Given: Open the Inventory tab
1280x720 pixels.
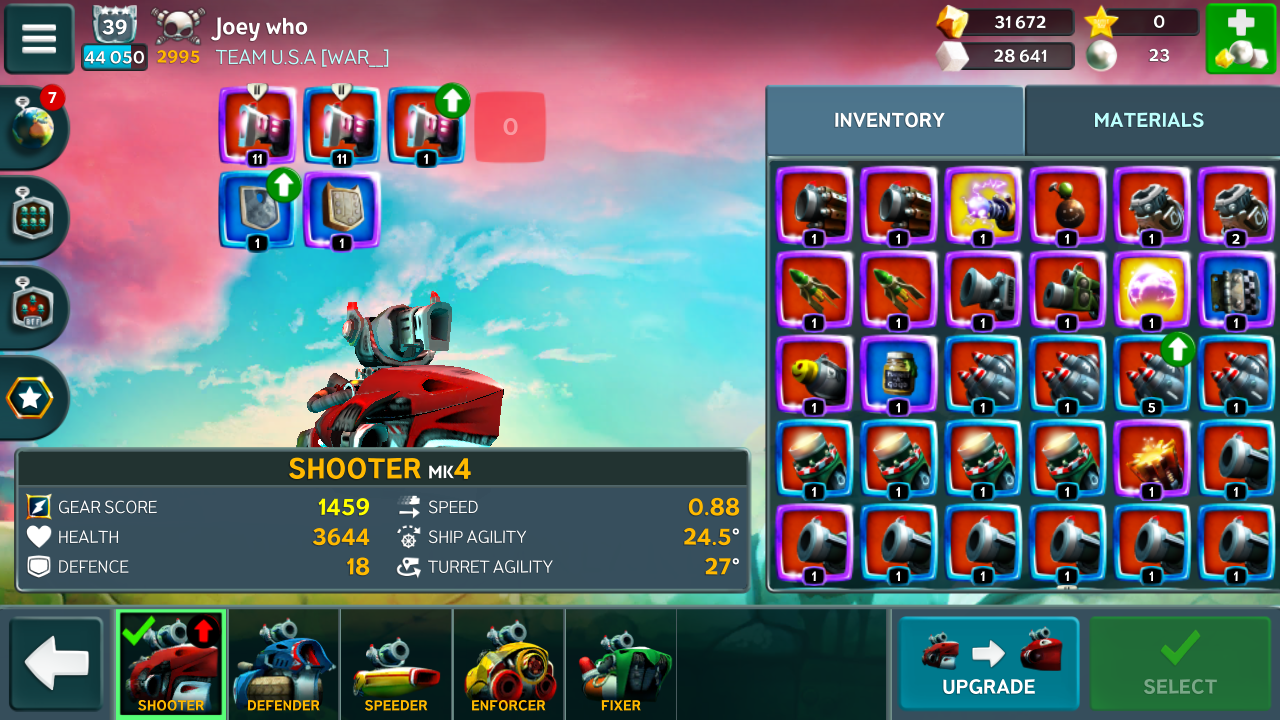Looking at the screenshot, I should pyautogui.click(x=889, y=120).
